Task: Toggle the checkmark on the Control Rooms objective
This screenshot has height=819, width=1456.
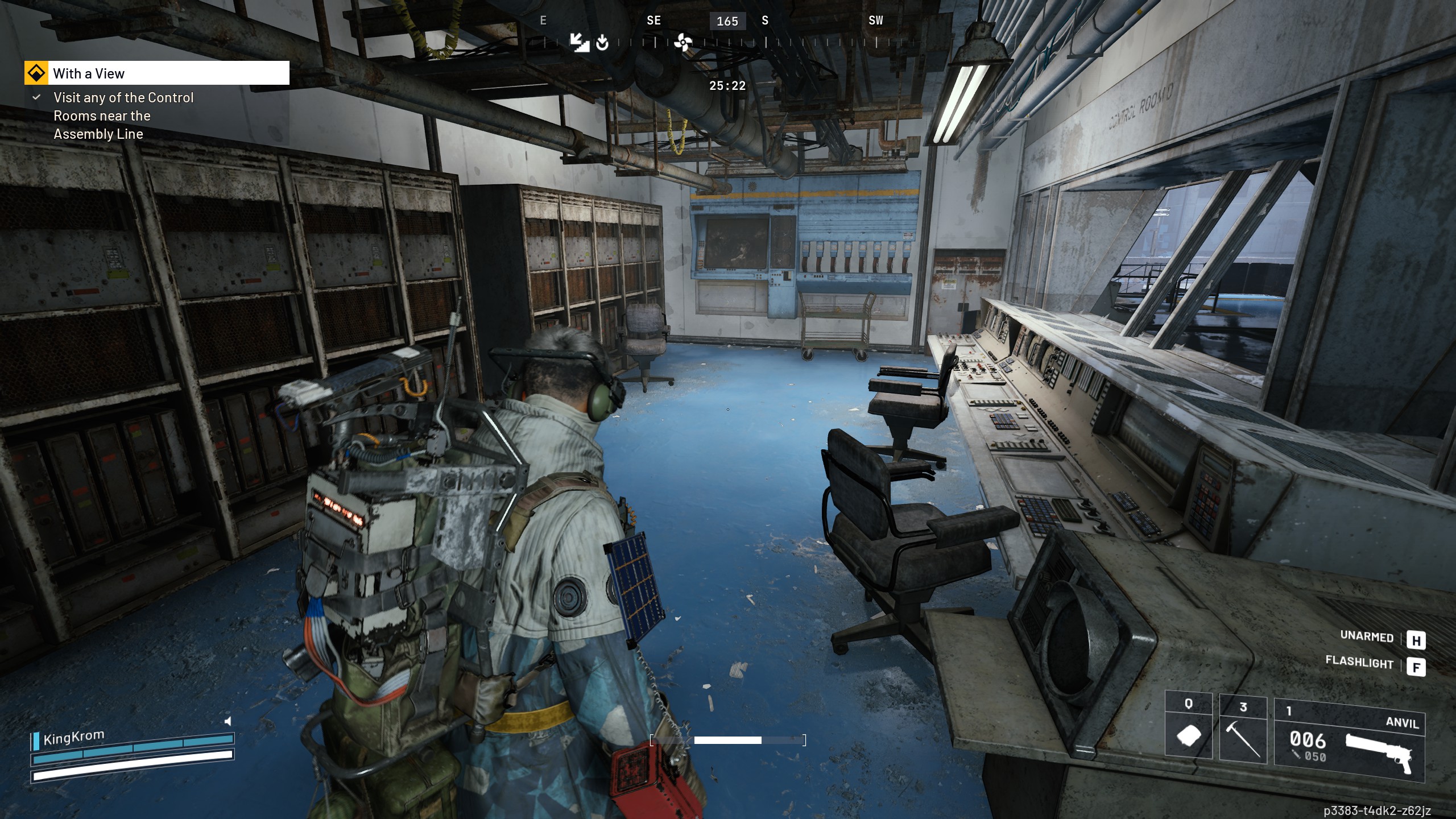Action: 36,97
